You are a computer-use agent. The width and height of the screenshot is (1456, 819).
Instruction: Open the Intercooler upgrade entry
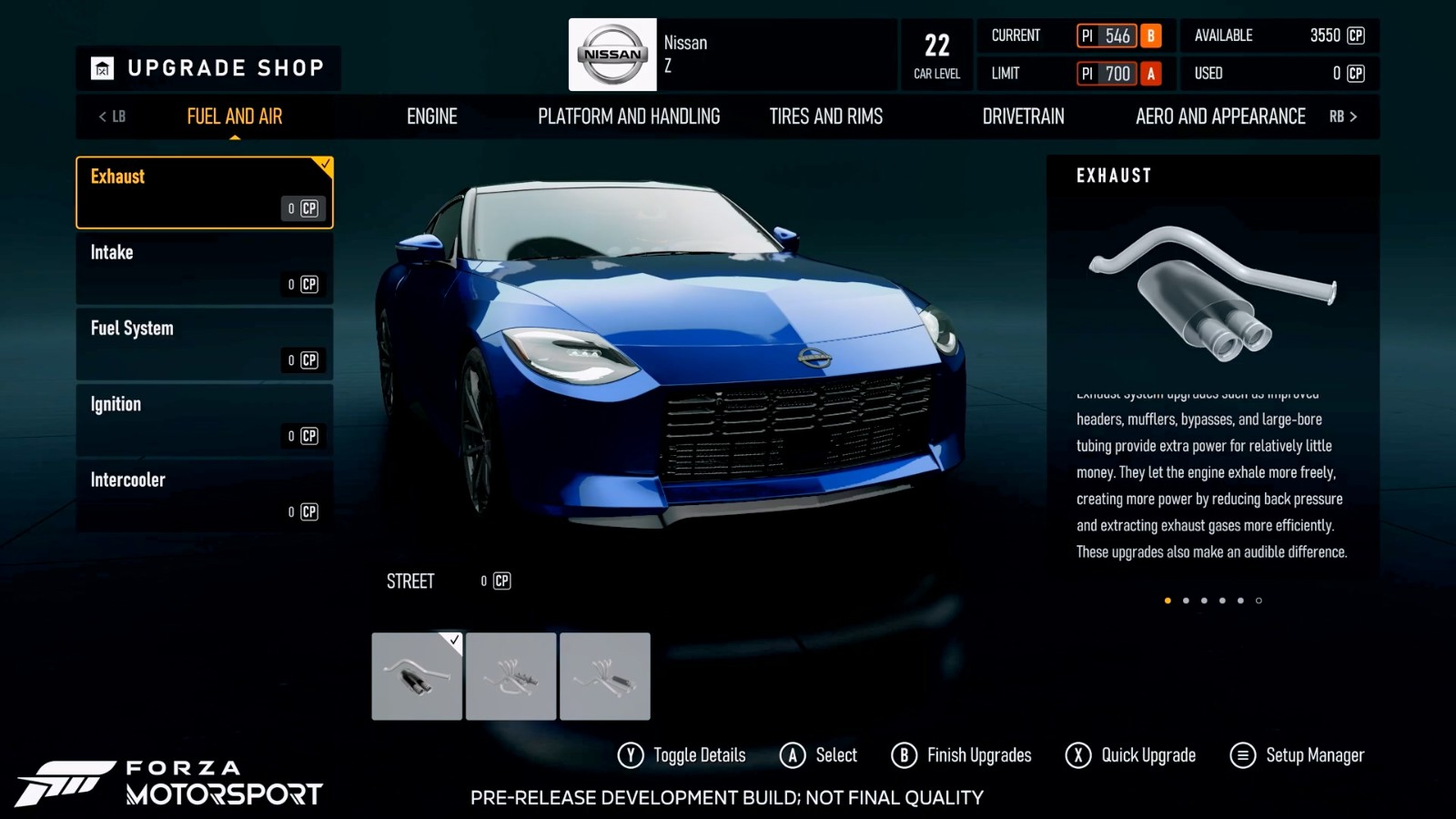click(x=204, y=495)
